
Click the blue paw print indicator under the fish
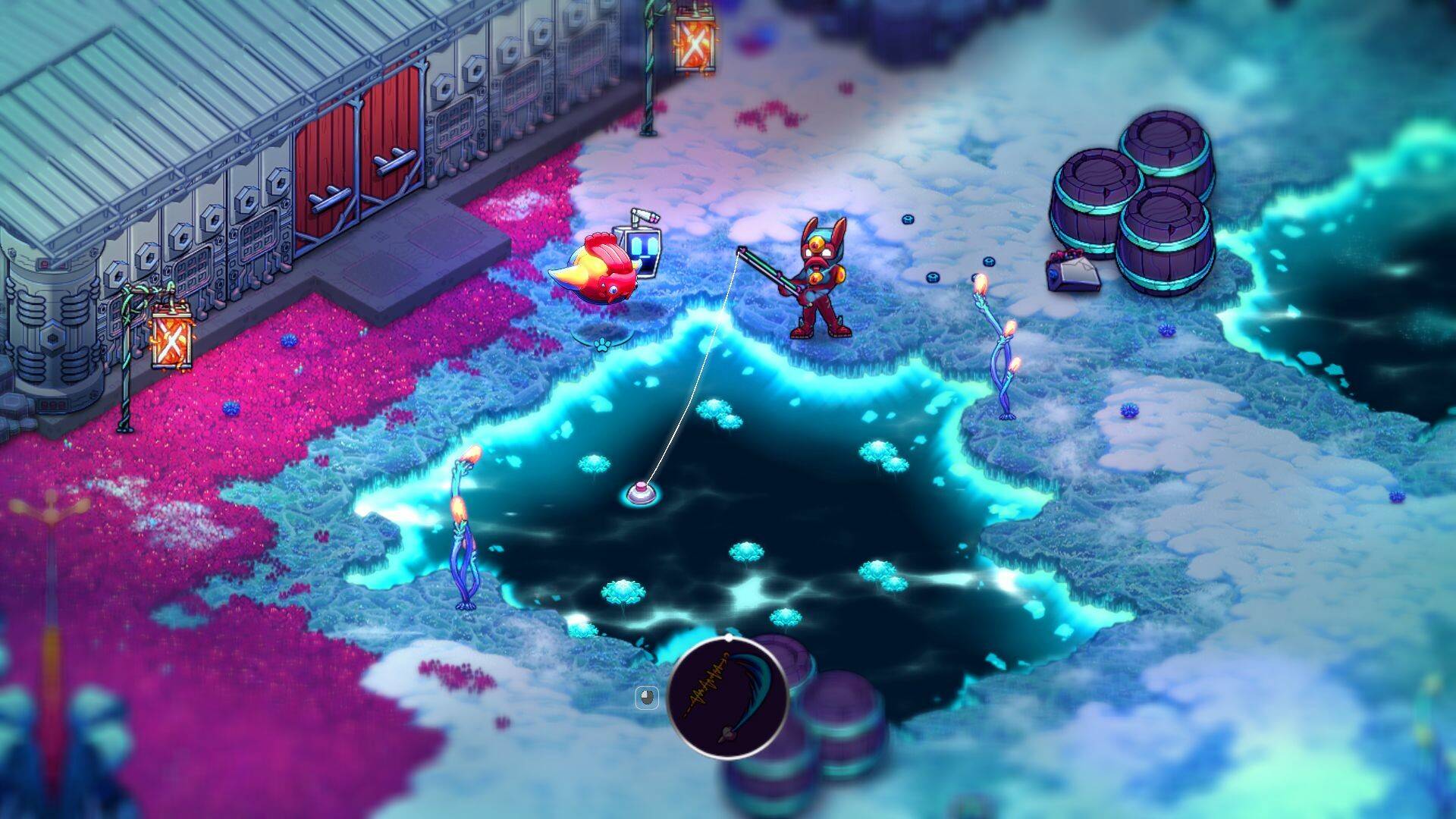tap(602, 346)
